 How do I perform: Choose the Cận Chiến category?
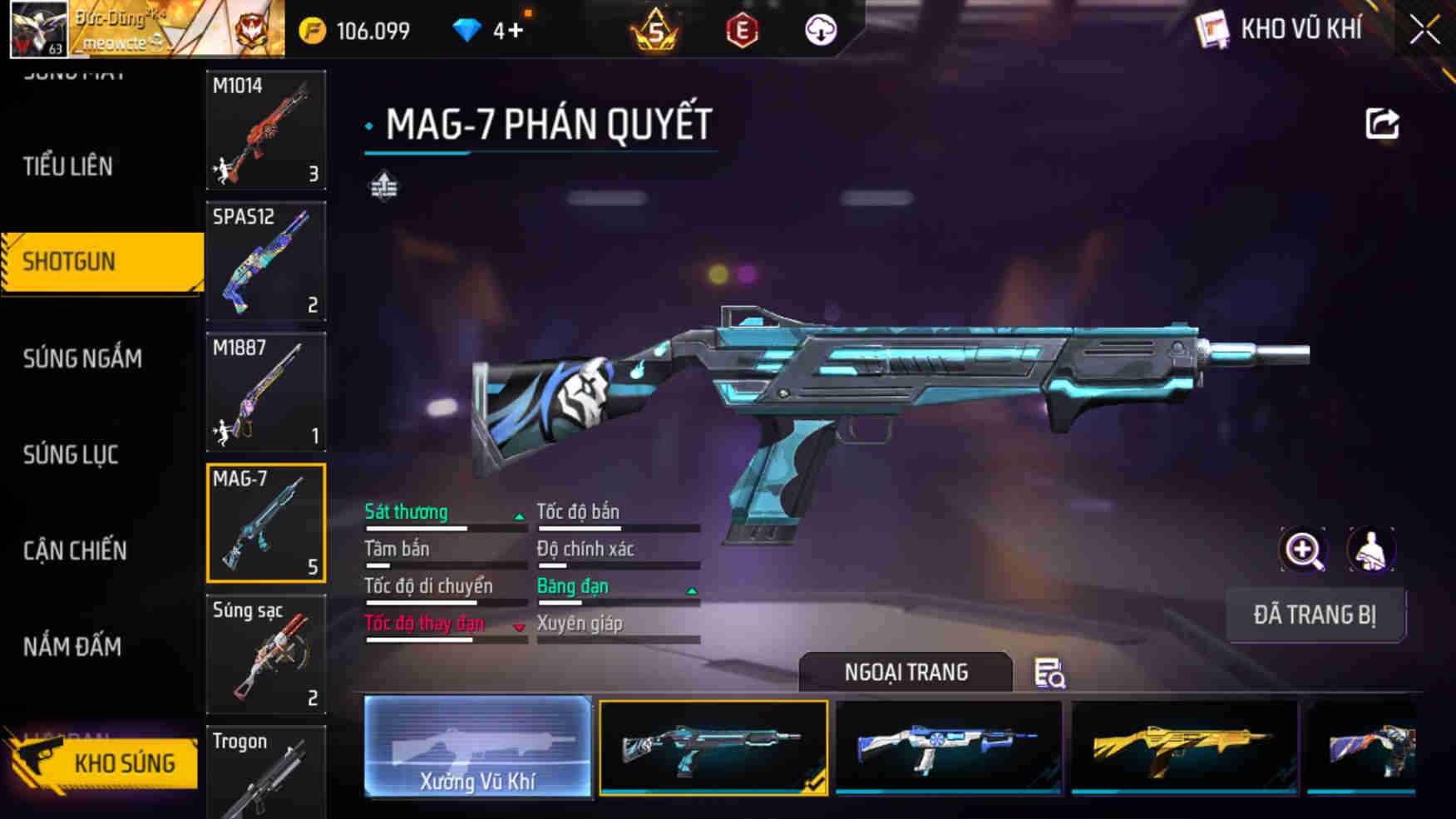coord(75,550)
